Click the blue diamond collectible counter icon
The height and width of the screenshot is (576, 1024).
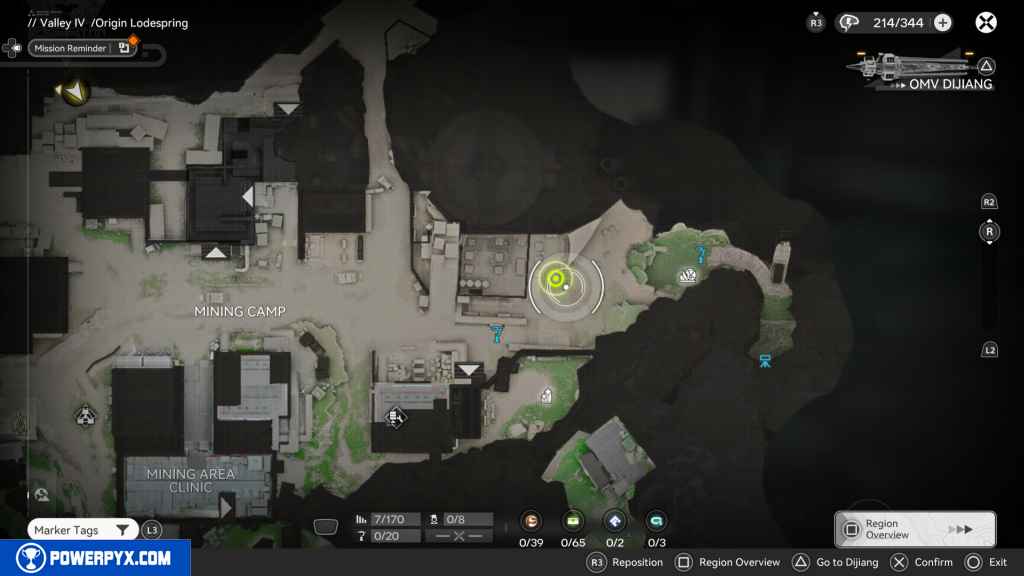point(615,521)
